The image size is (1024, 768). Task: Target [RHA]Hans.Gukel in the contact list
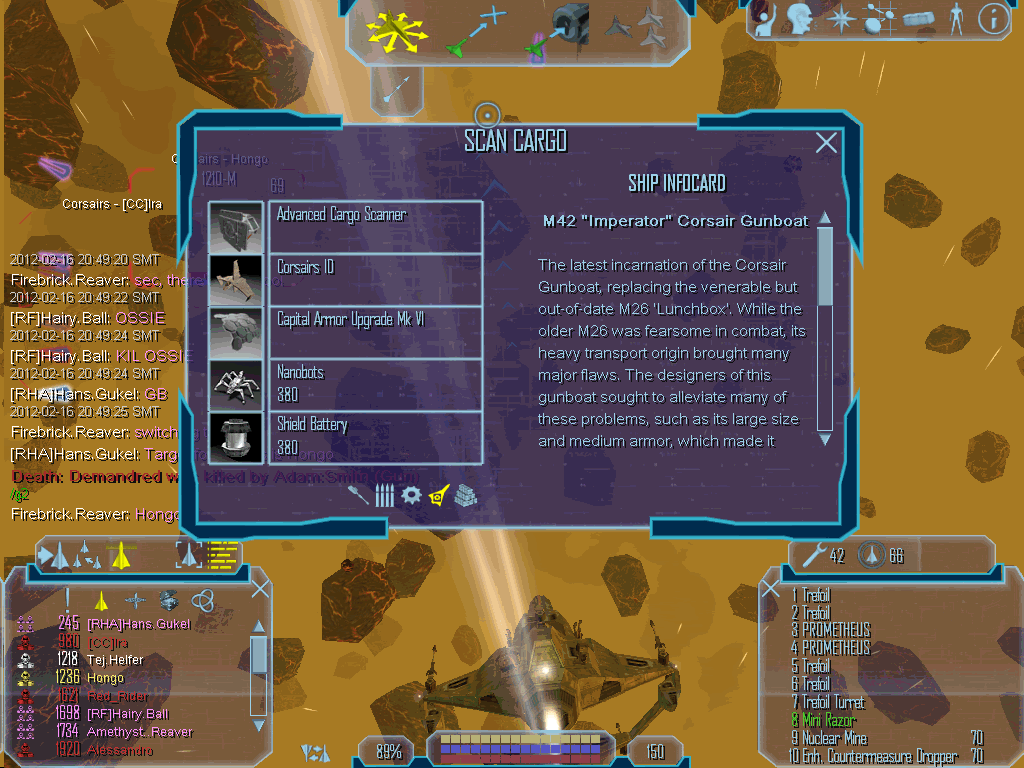pyautogui.click(x=138, y=624)
